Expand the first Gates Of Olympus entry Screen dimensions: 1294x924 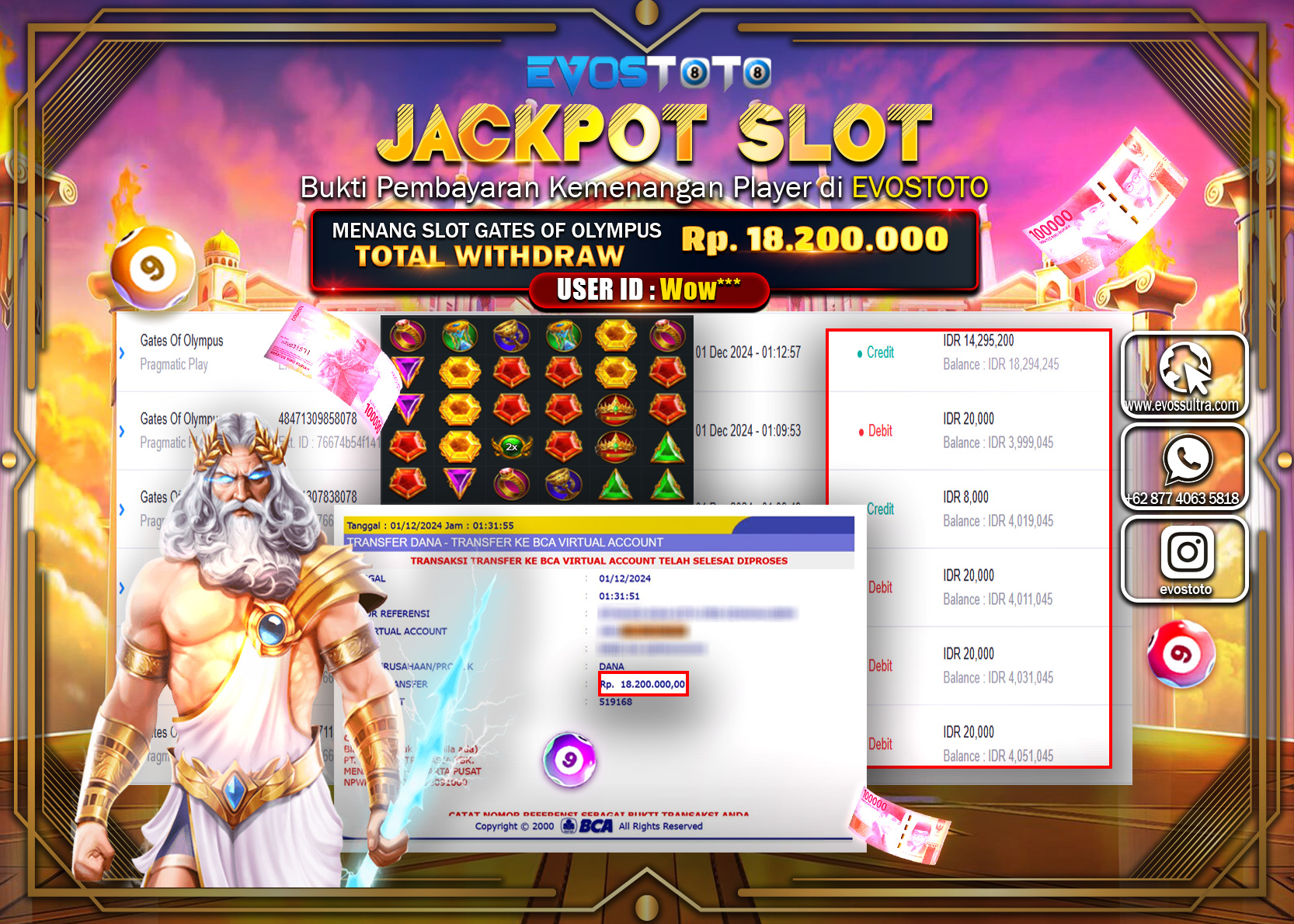pos(123,351)
